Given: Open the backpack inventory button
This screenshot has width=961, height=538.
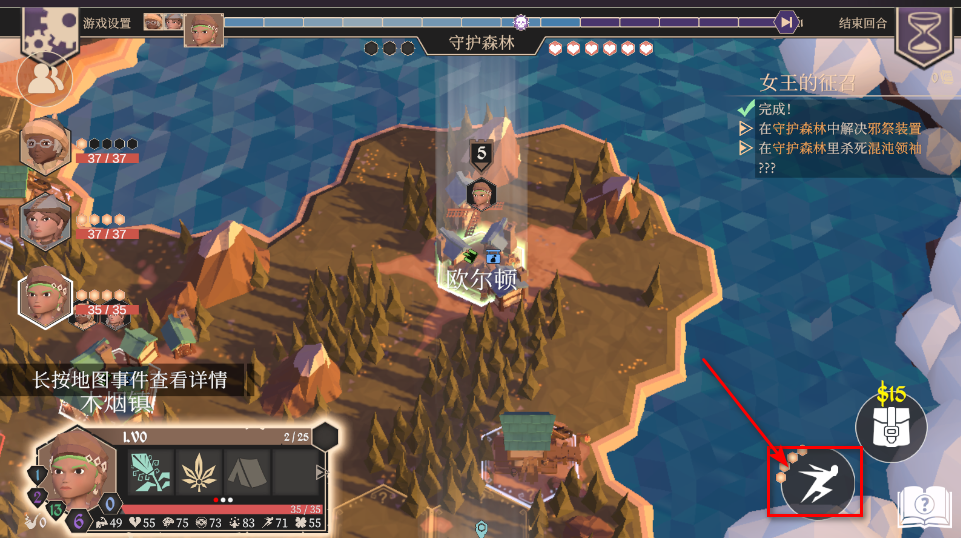Looking at the screenshot, I should (x=891, y=427).
